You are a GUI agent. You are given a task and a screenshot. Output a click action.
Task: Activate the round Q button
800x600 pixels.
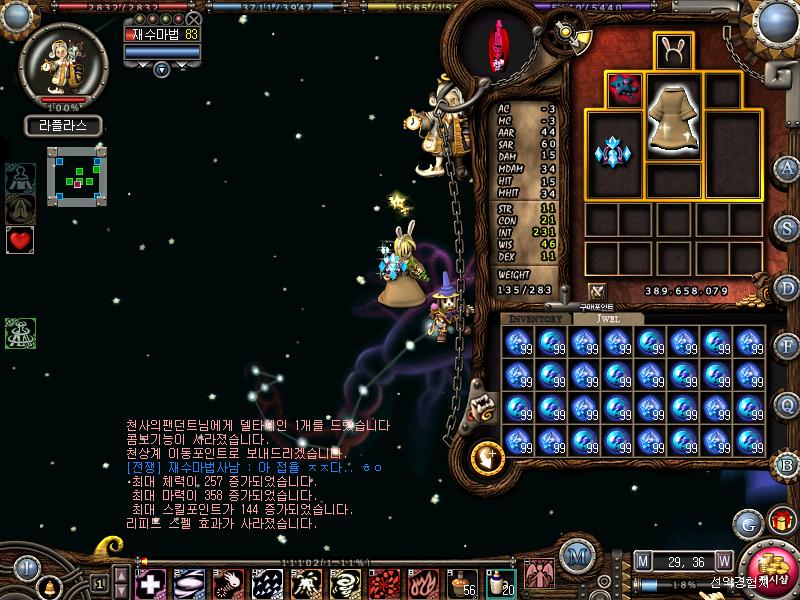787,405
